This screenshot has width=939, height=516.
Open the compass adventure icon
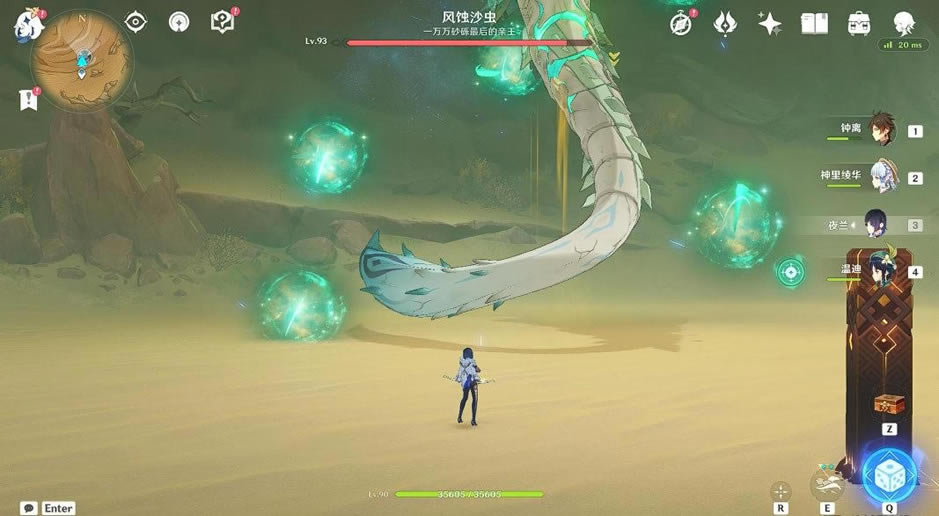coord(681,24)
